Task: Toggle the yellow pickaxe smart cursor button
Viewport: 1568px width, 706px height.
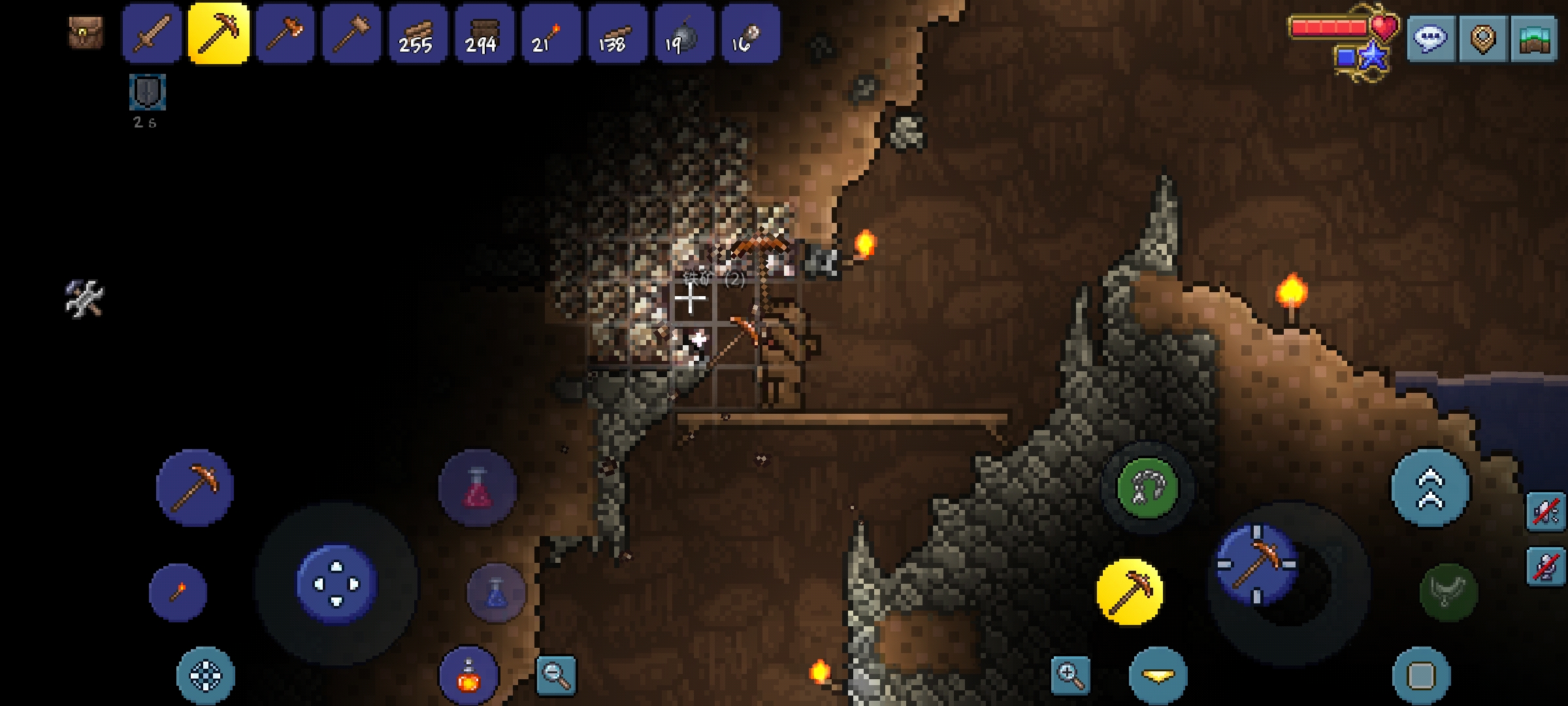Action: point(1130,592)
